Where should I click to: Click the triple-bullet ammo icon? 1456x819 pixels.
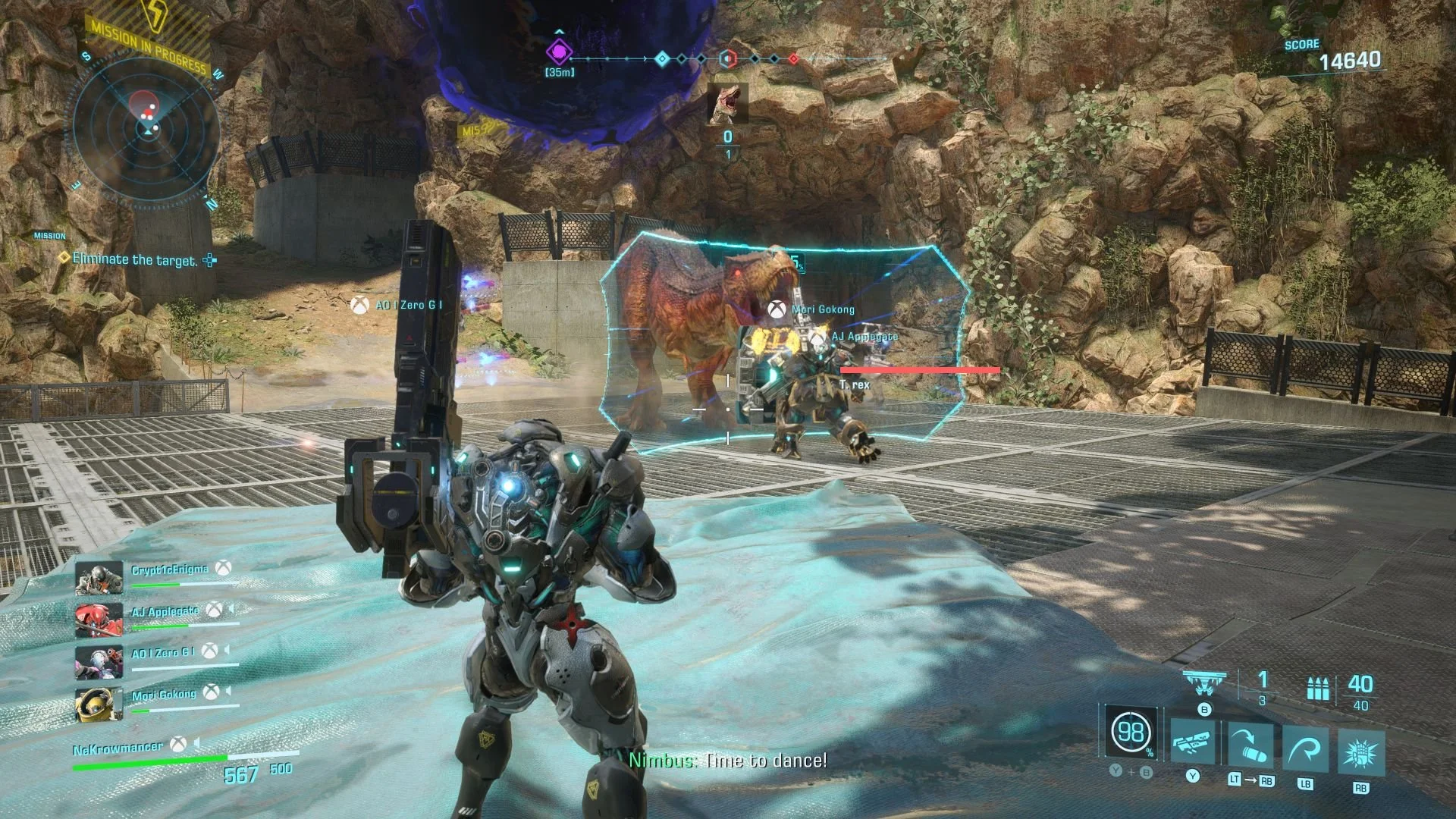pos(1318,689)
